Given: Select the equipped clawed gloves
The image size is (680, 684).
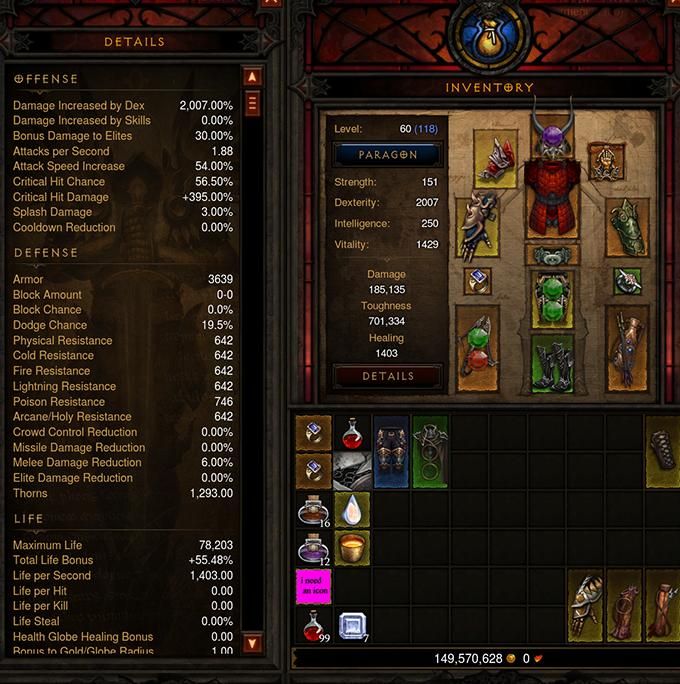Looking at the screenshot, I should pyautogui.click(x=477, y=226).
